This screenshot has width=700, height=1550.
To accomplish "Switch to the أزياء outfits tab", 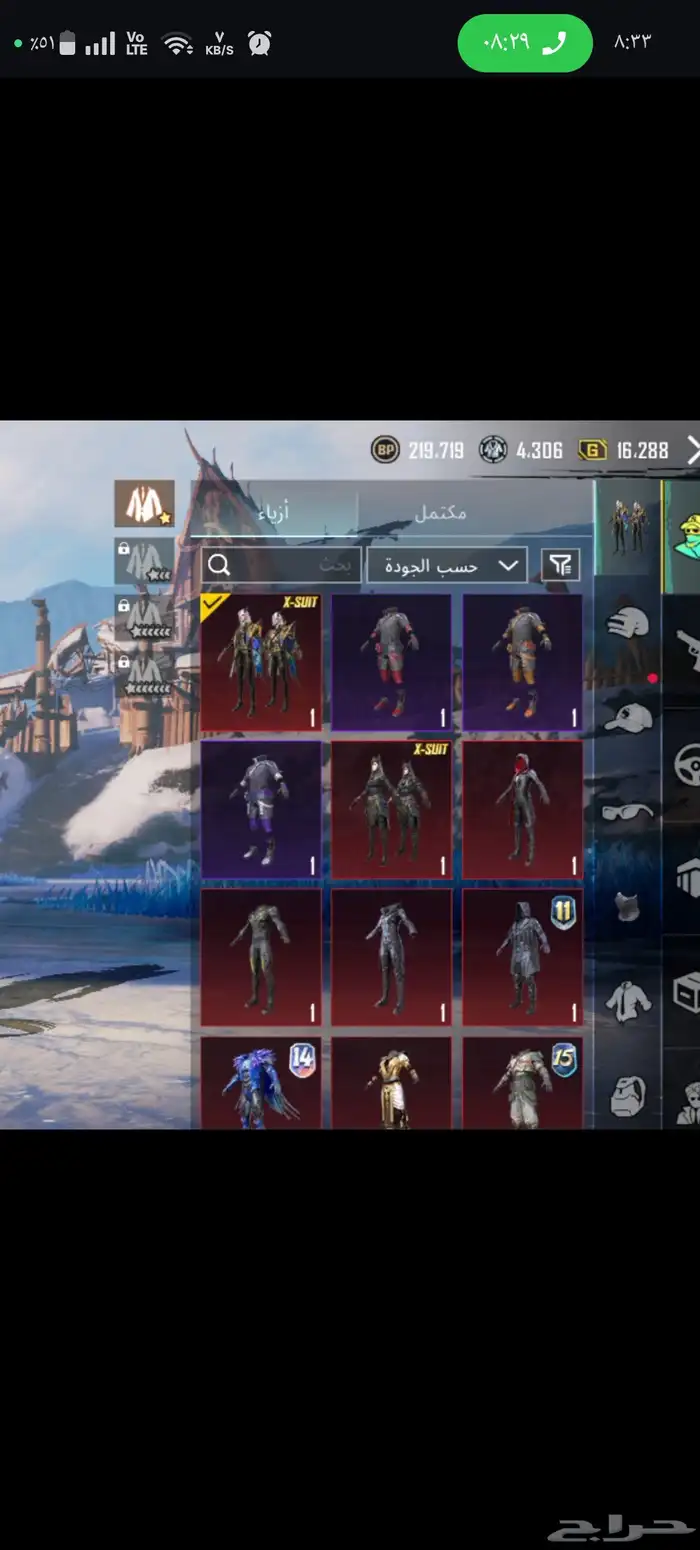I will click(x=274, y=512).
